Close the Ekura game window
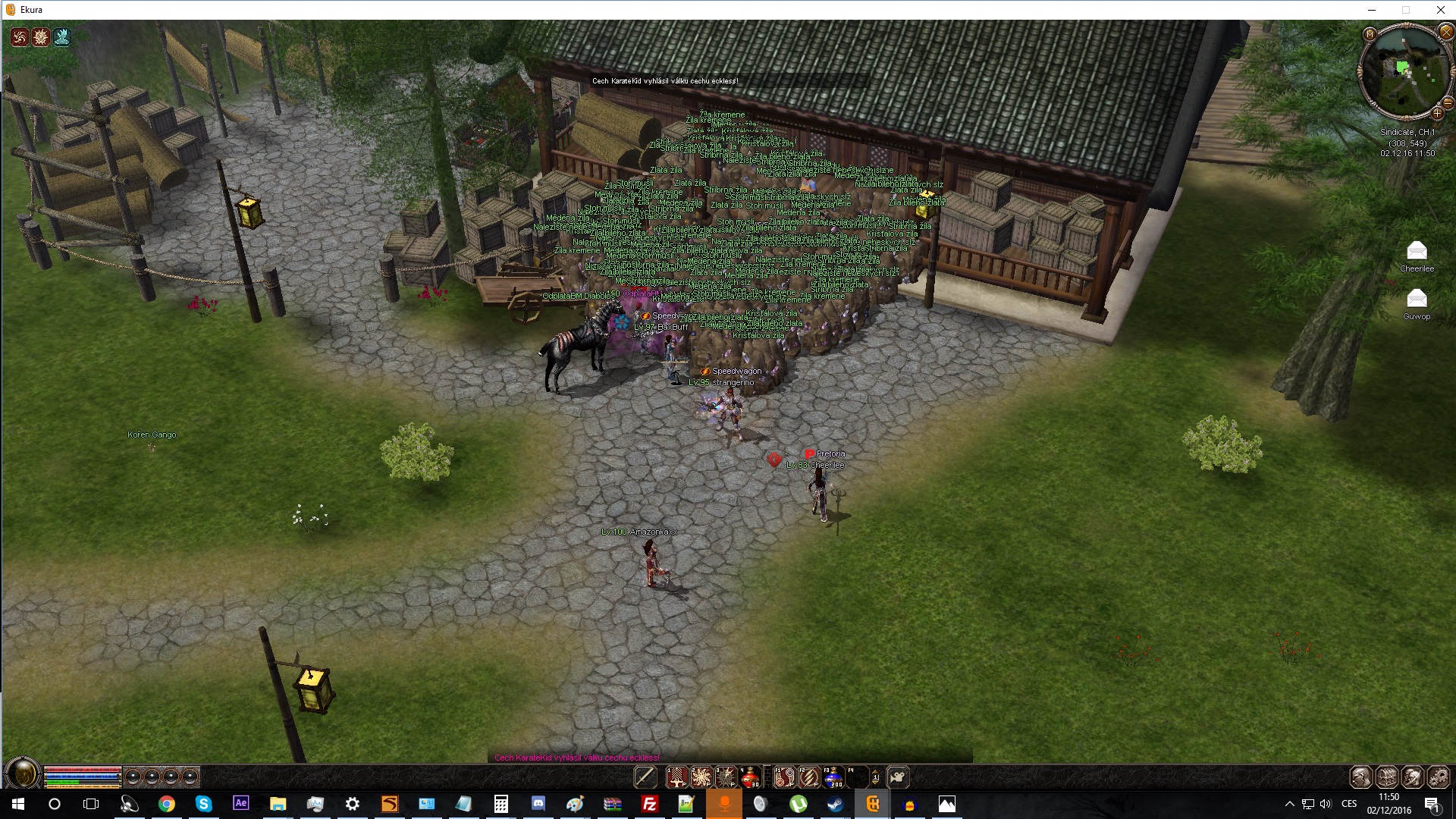 click(1440, 10)
